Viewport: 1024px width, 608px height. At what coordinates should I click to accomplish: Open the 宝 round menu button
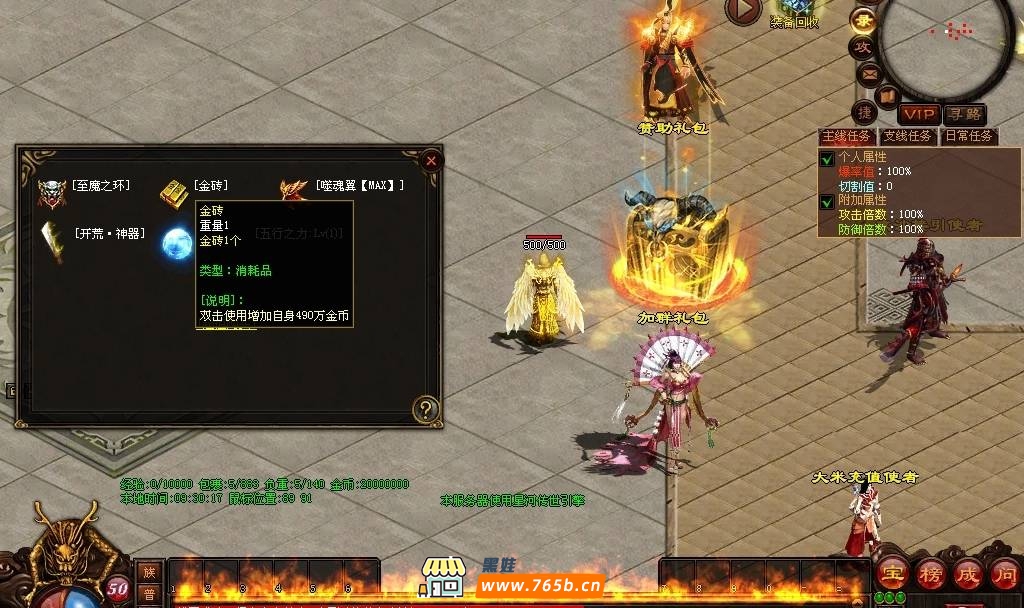pyautogui.click(x=893, y=573)
